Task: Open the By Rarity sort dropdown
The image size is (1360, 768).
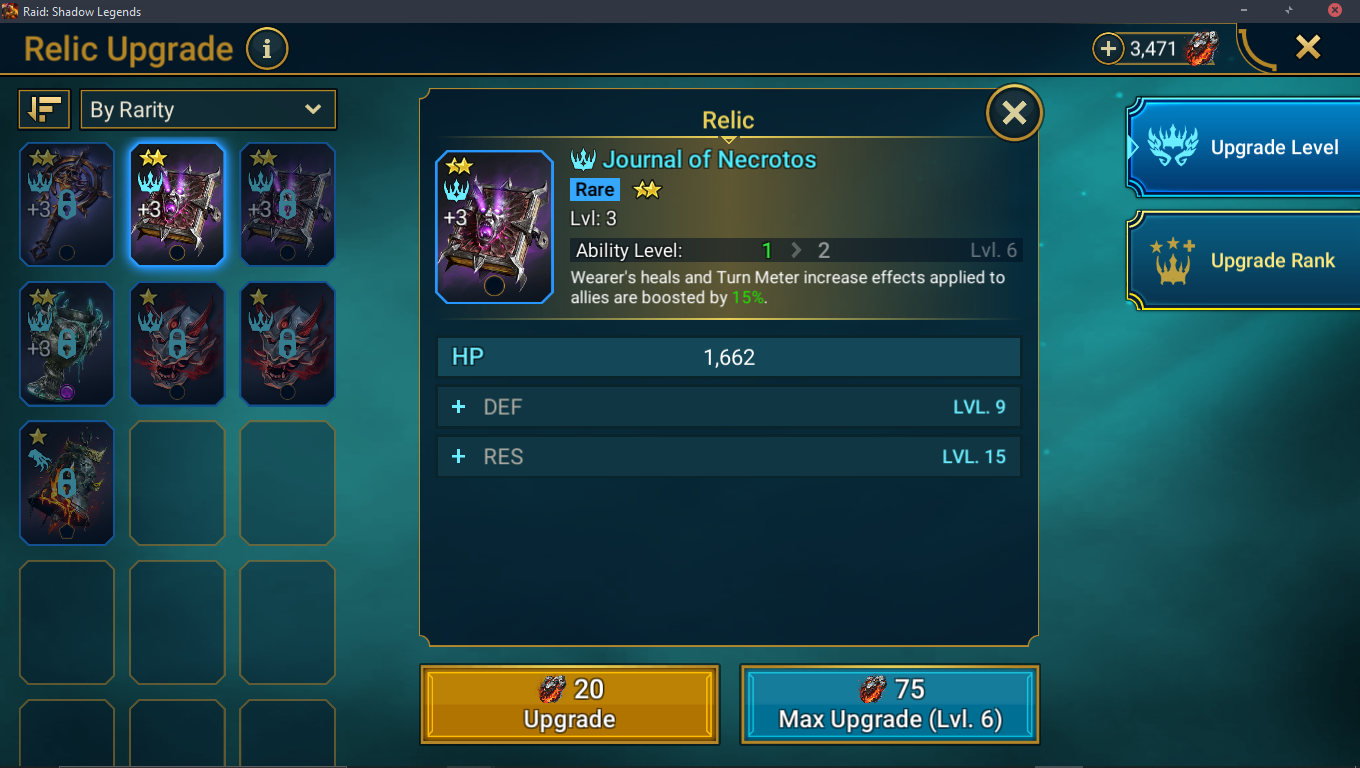Action: pos(208,110)
